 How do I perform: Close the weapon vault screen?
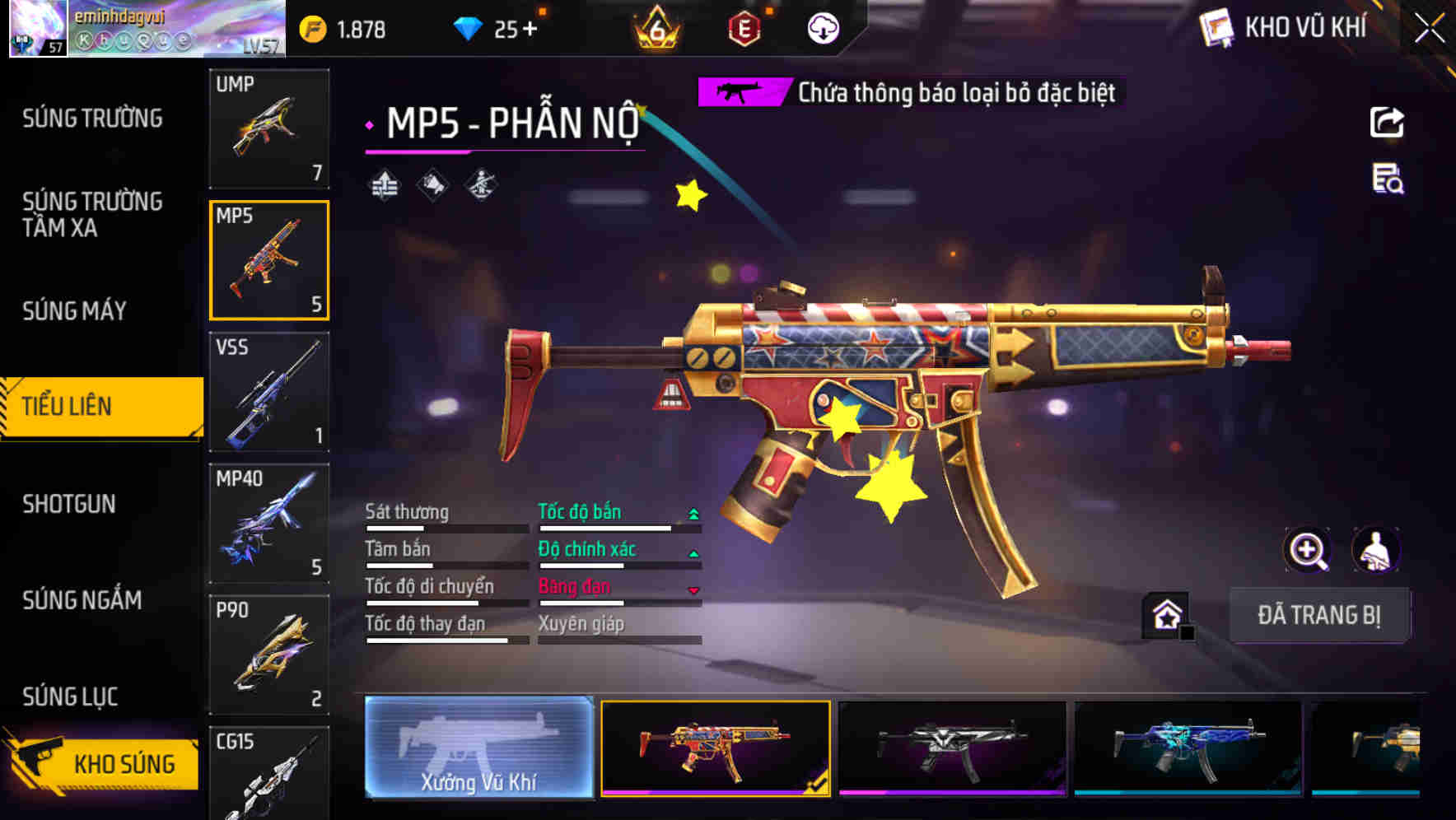pos(1429,29)
